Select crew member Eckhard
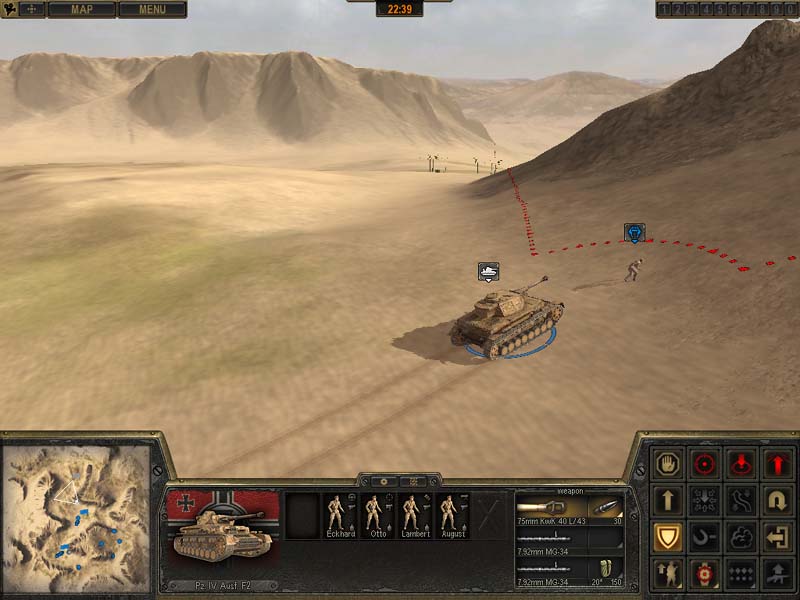This screenshot has width=800, height=600. (x=340, y=516)
